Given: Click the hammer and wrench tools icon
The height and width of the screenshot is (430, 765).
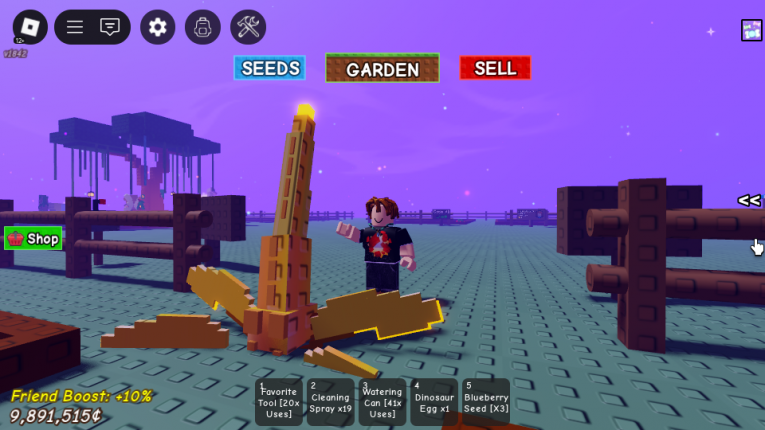Looking at the screenshot, I should click(x=248, y=27).
